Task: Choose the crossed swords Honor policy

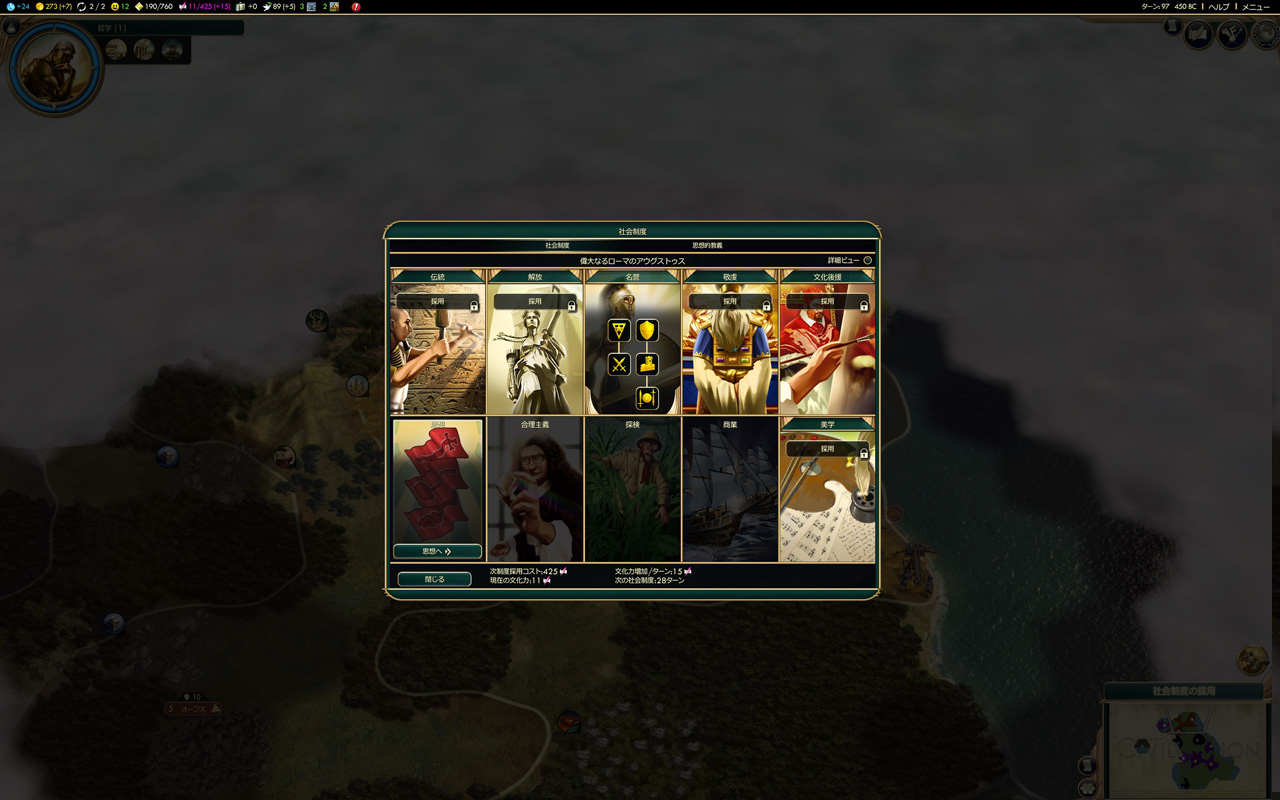Action: [x=619, y=364]
